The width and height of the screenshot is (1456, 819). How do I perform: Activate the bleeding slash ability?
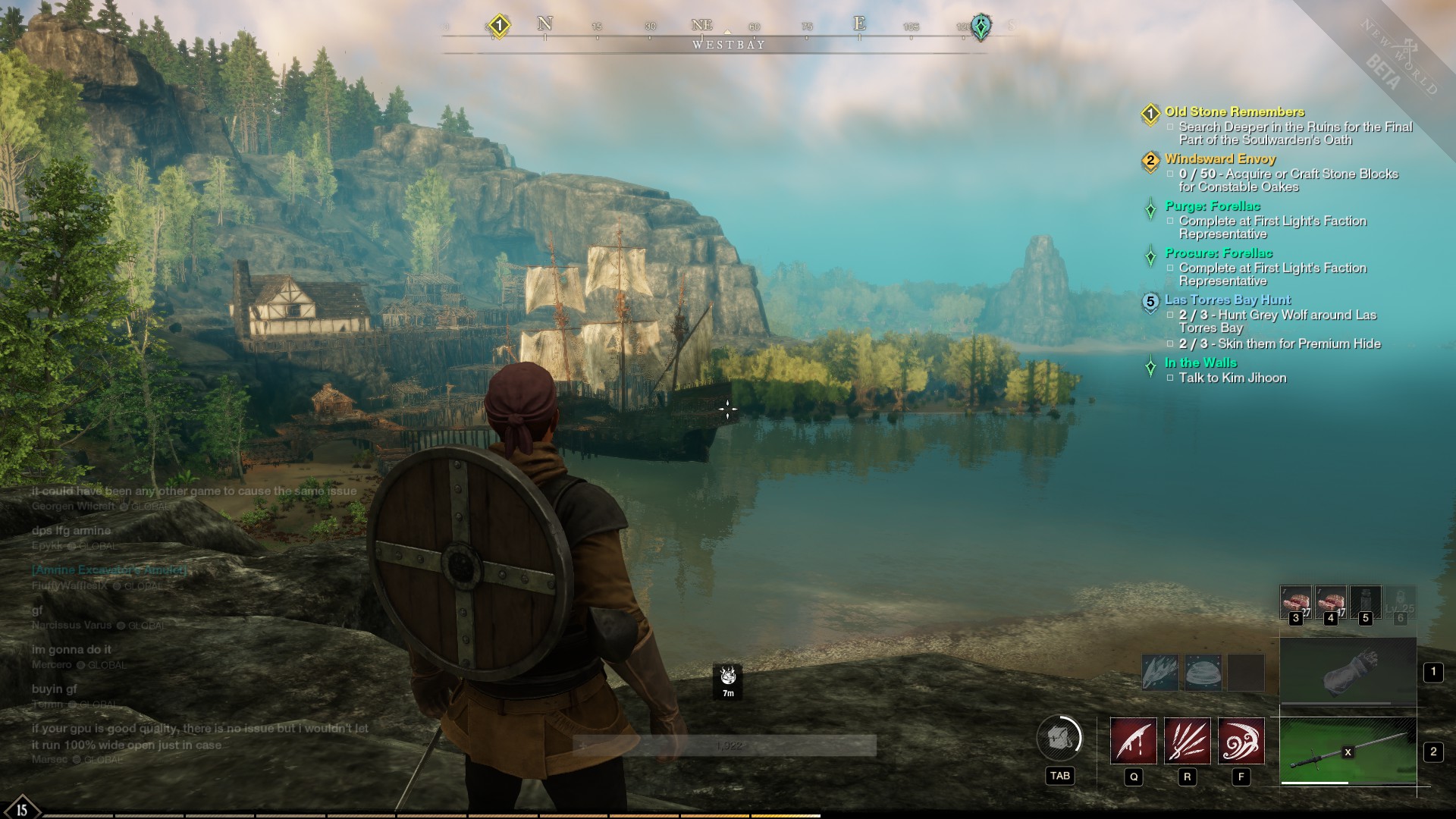pos(1133,741)
